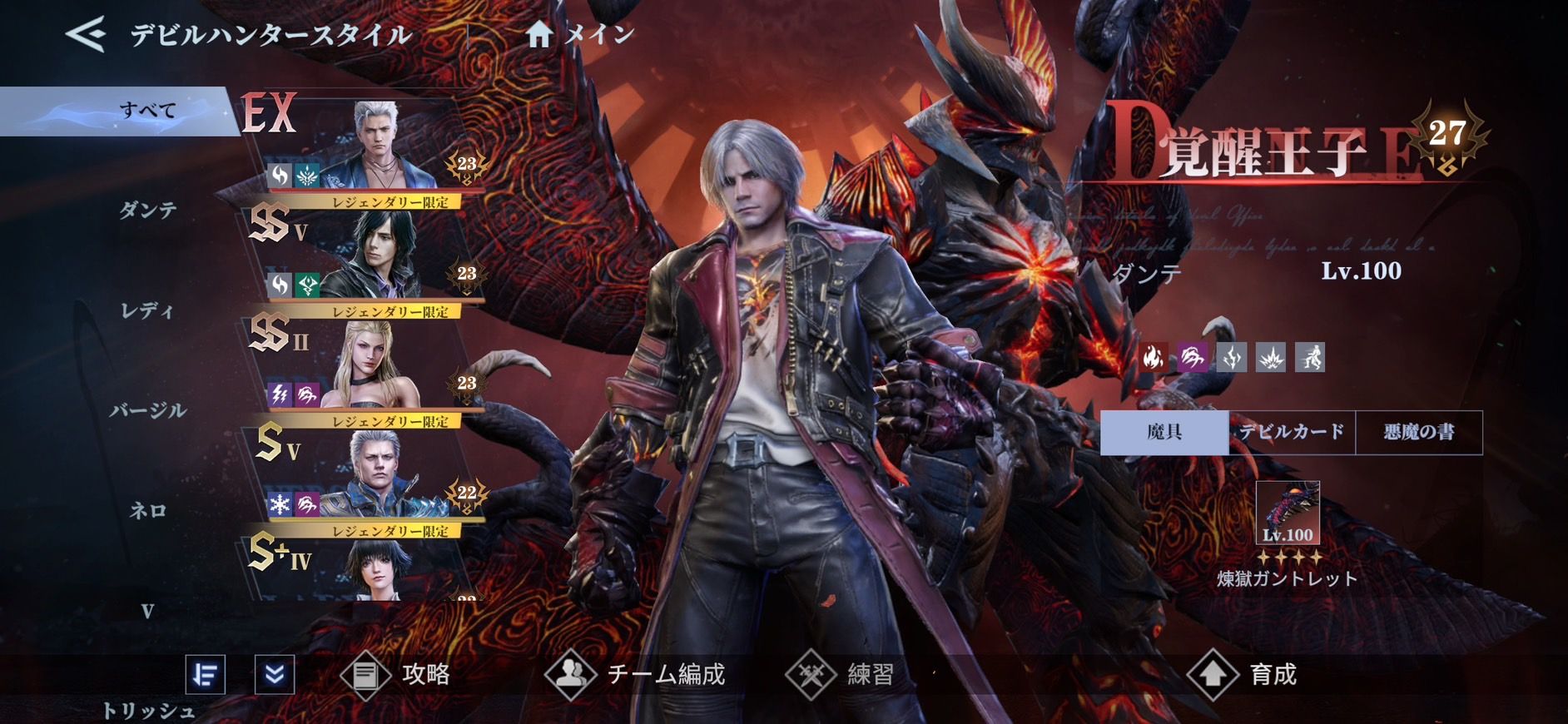Image resolution: width=1568 pixels, height=724 pixels.
Task: Filter characters by V
Action: coord(147,612)
